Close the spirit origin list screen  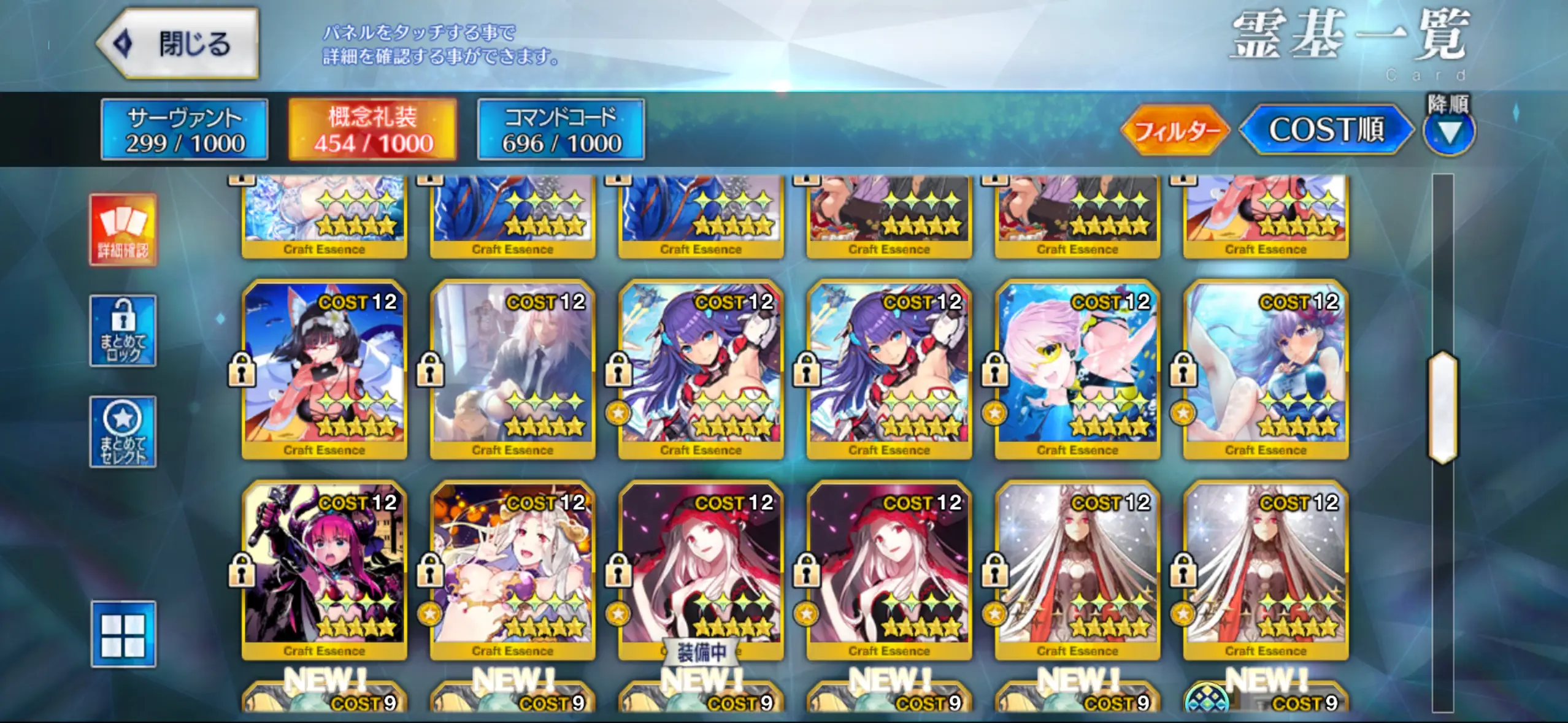(178, 44)
